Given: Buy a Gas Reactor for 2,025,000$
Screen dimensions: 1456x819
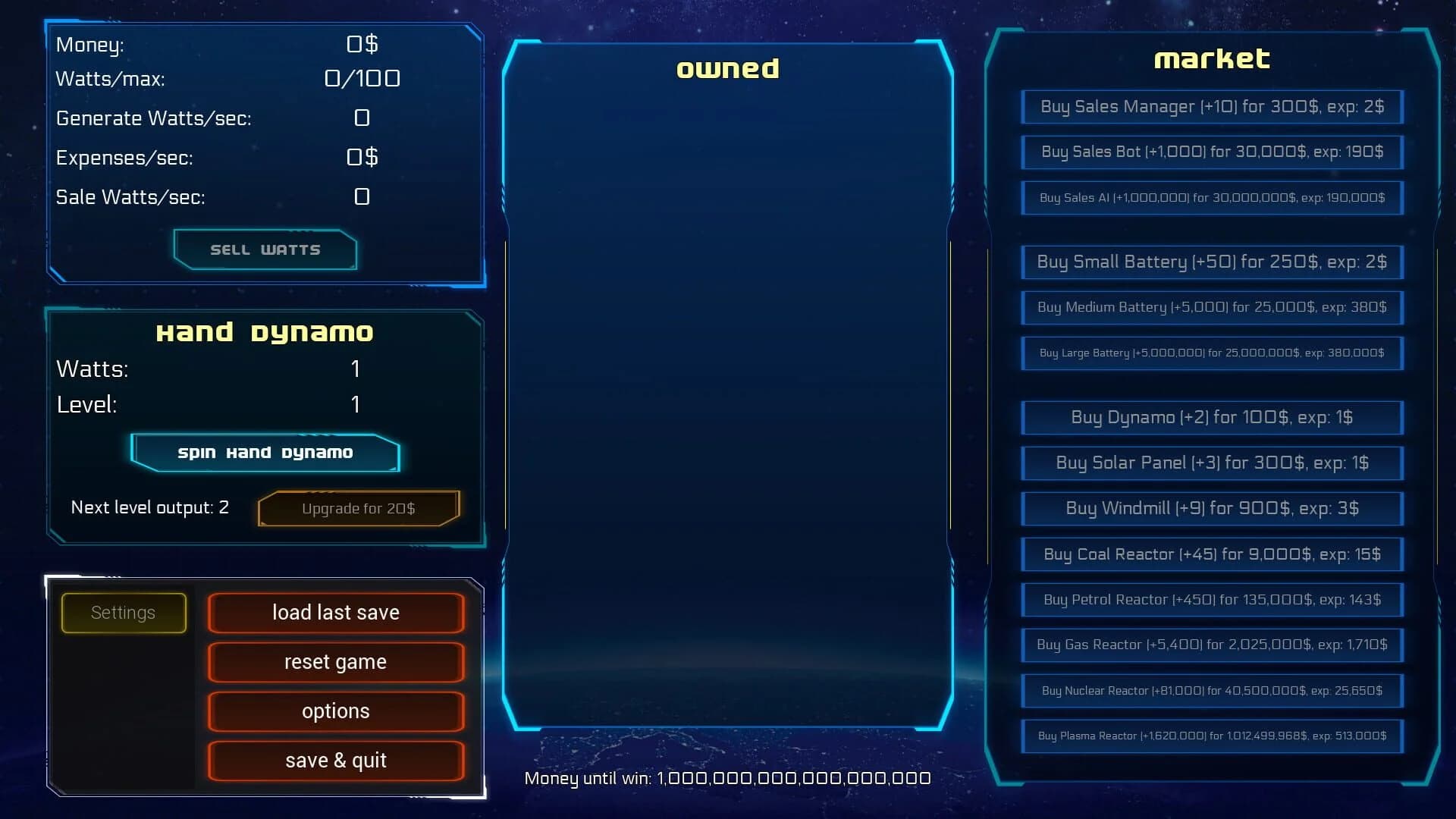Looking at the screenshot, I should 1211,645.
